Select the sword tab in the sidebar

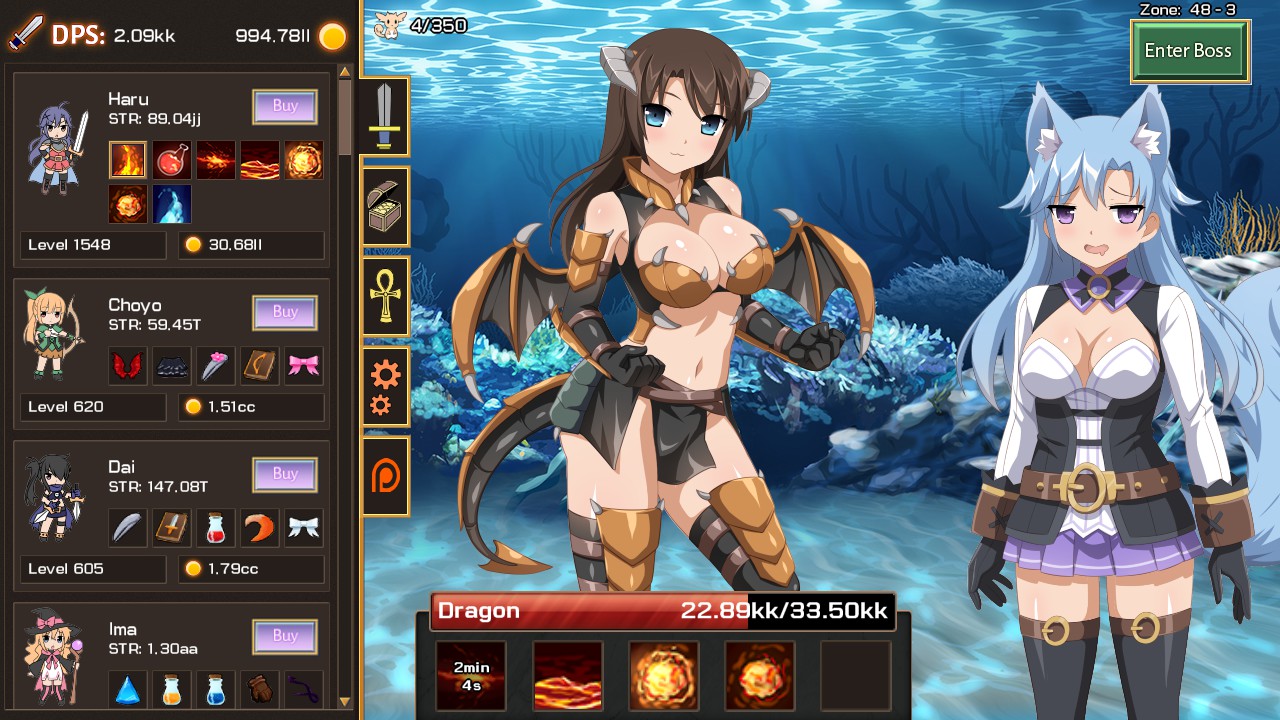386,115
